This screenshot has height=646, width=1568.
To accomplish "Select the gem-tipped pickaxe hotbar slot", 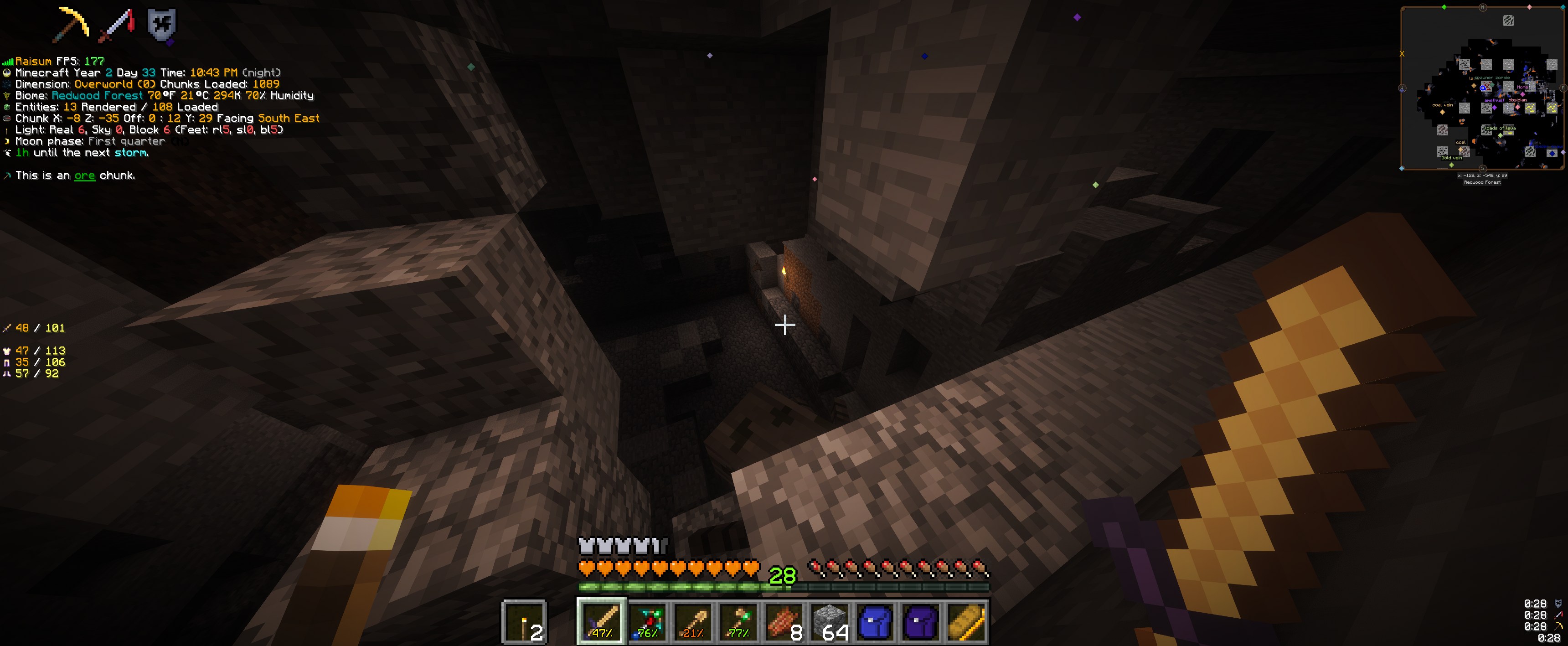I will coord(647,621).
